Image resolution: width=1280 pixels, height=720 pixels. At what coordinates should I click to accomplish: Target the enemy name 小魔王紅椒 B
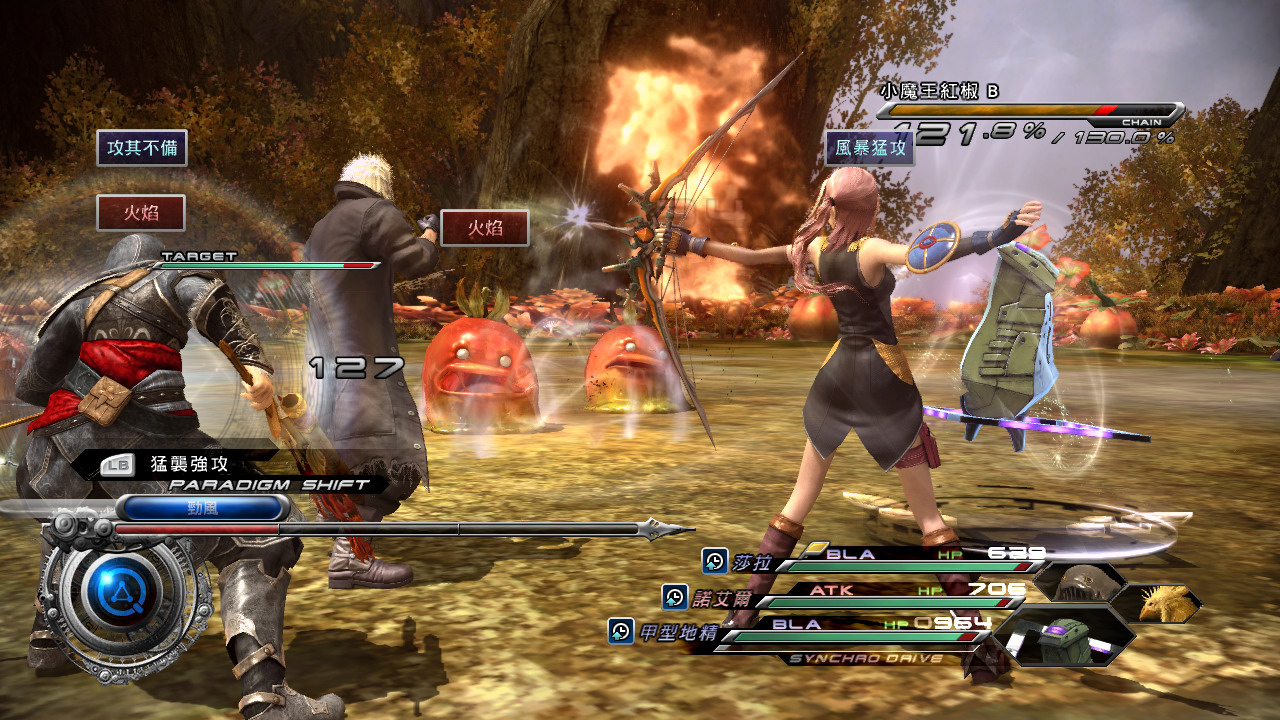pyautogui.click(x=938, y=91)
